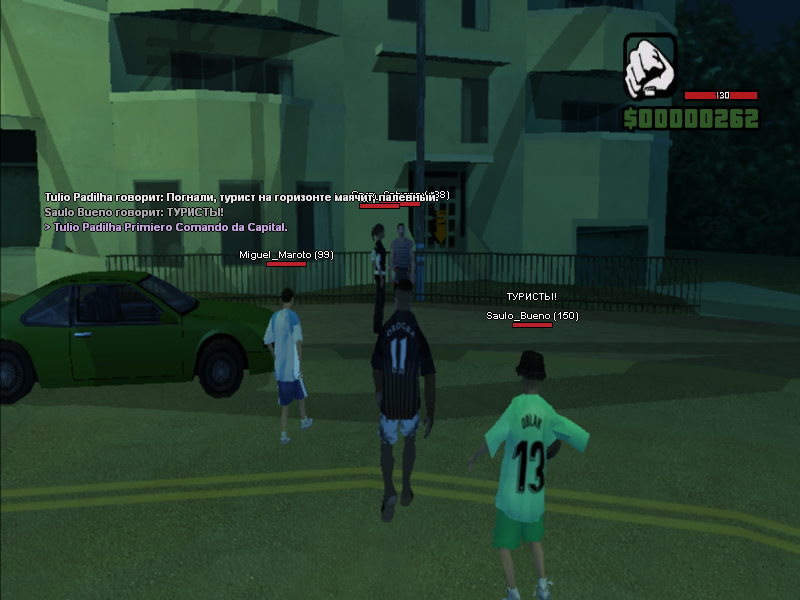This screenshot has height=600, width=800.
Task: Click the fist weapon icon
Action: coord(650,67)
